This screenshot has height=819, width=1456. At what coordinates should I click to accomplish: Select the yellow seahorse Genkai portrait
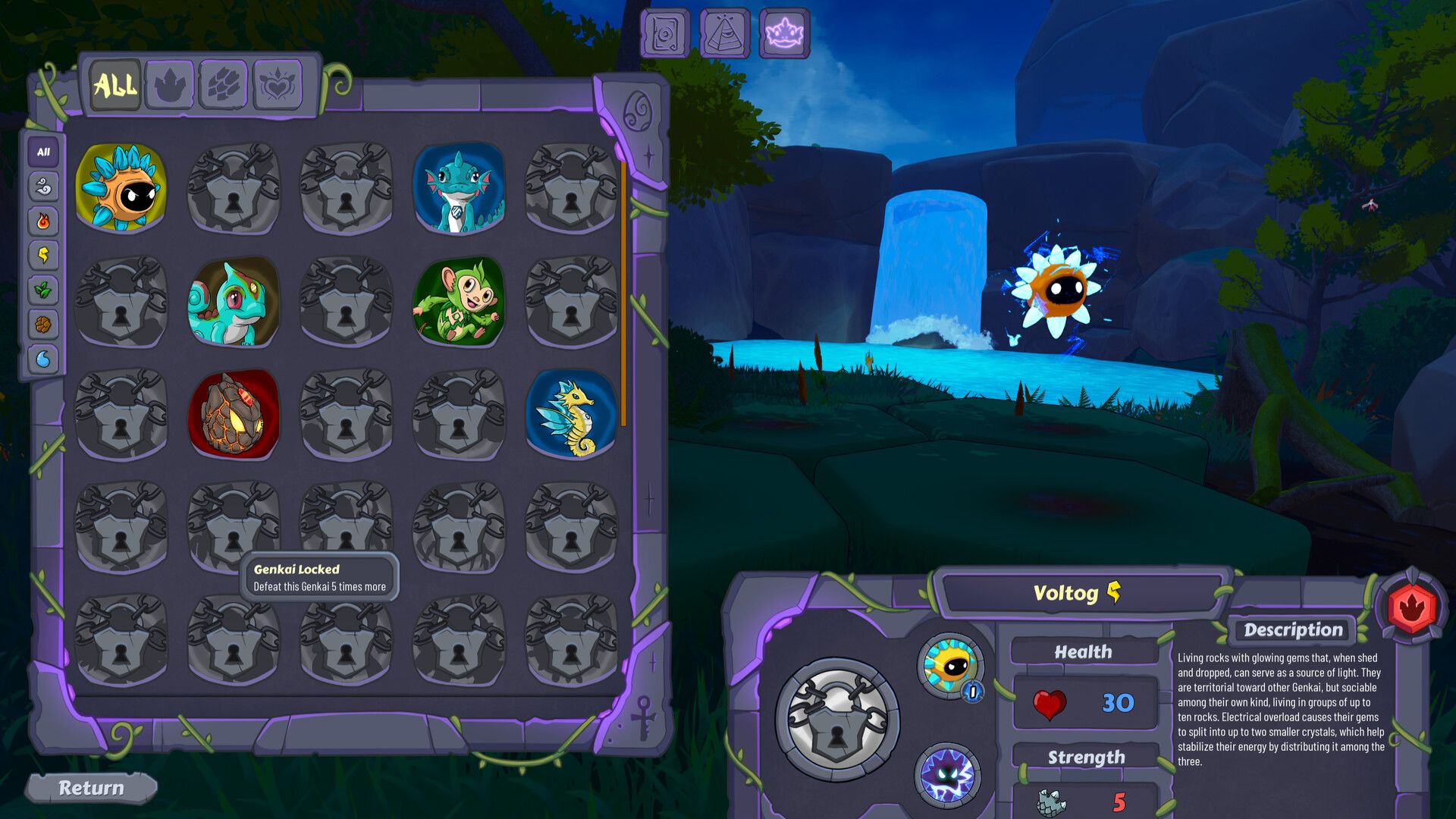(571, 414)
